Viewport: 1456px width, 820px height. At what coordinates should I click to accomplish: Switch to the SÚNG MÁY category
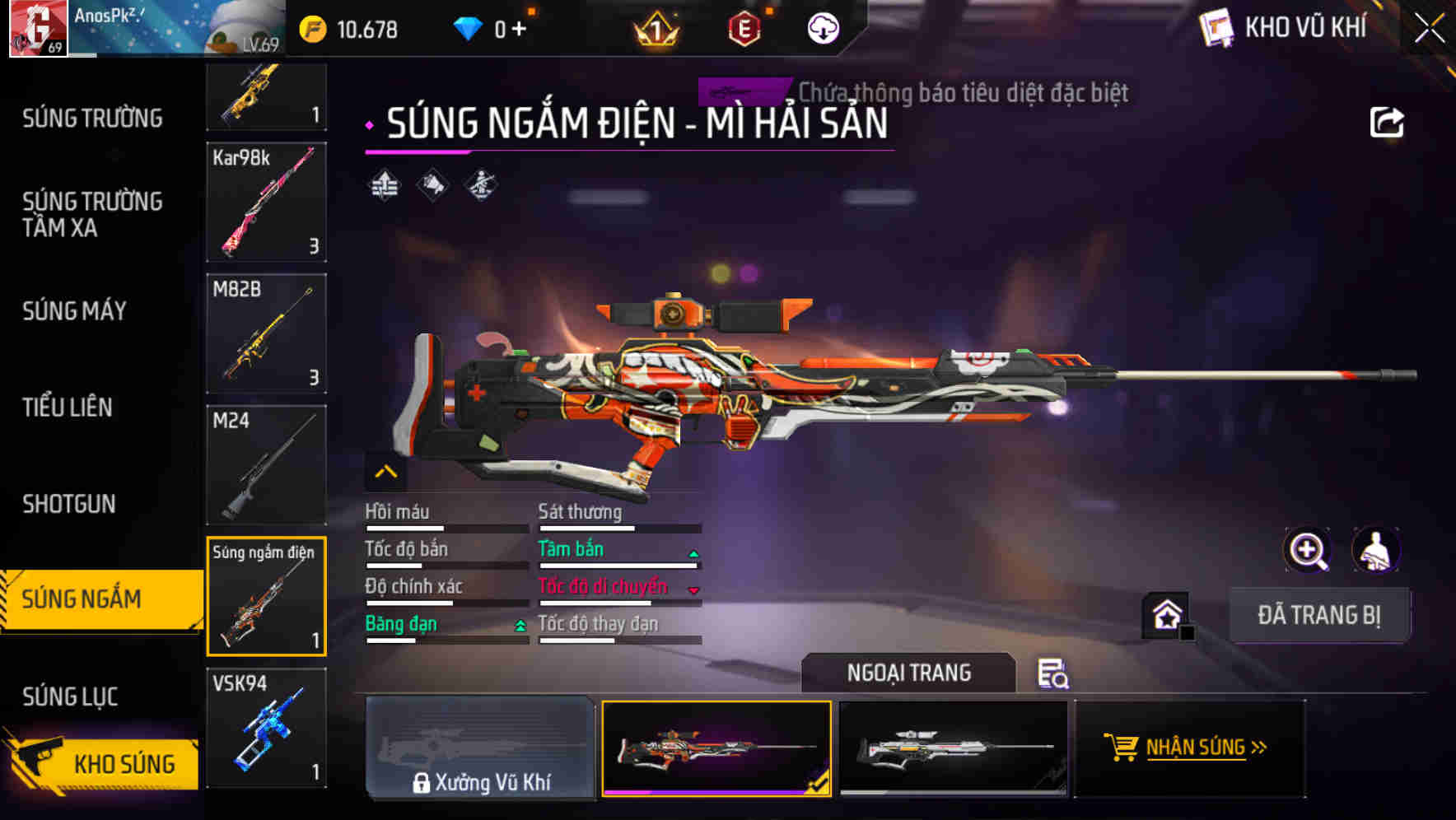(74, 311)
